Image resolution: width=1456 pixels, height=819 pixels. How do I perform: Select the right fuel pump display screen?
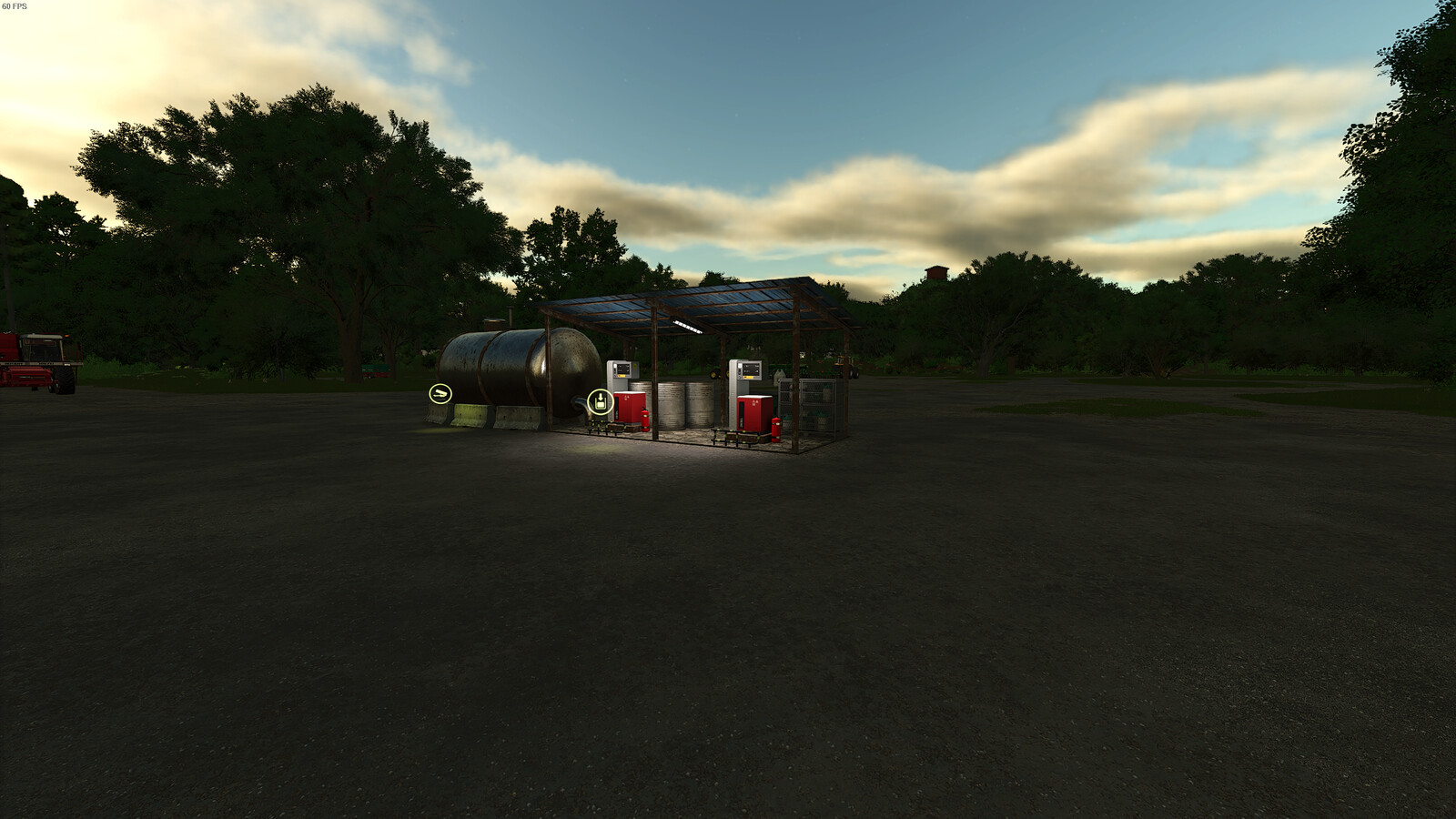[751, 369]
